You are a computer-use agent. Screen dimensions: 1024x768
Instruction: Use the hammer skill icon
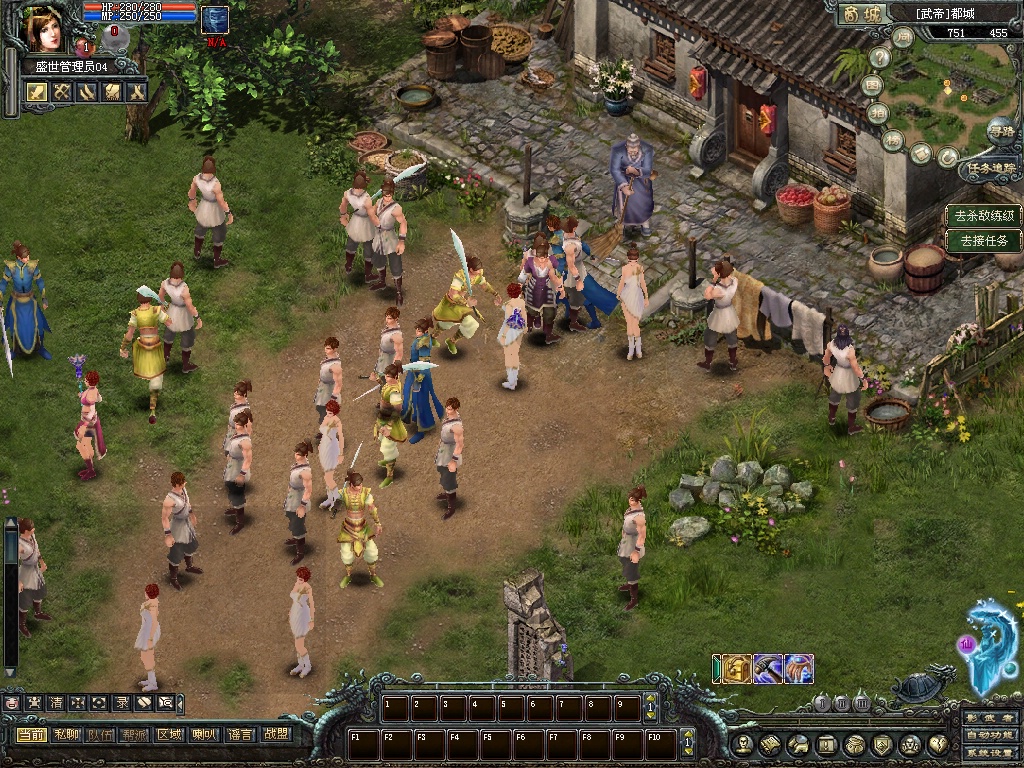tap(768, 669)
